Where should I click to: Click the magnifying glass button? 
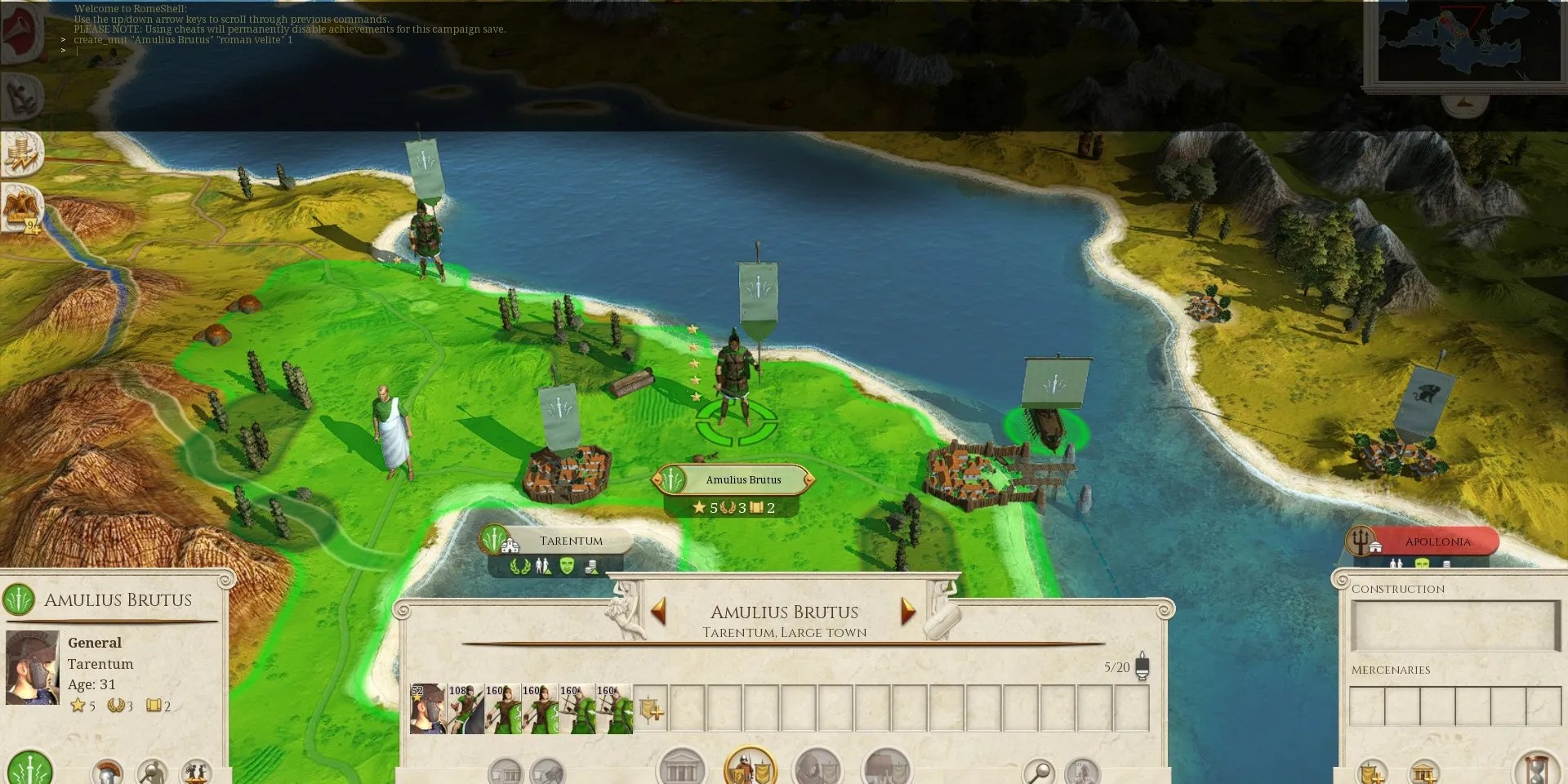pyautogui.click(x=1039, y=770)
